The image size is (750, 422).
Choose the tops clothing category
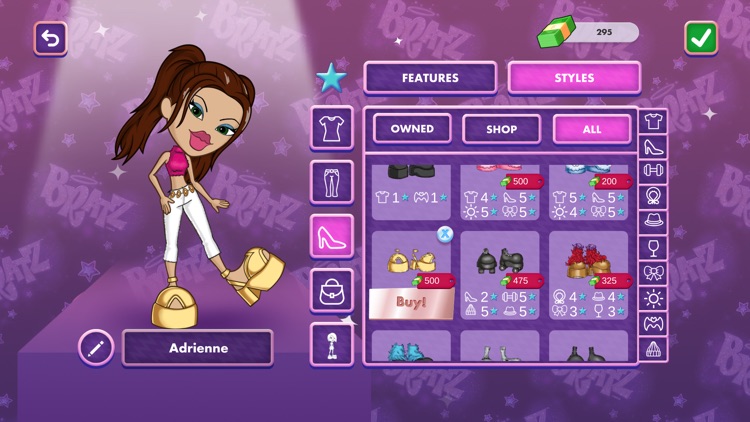tap(331, 128)
